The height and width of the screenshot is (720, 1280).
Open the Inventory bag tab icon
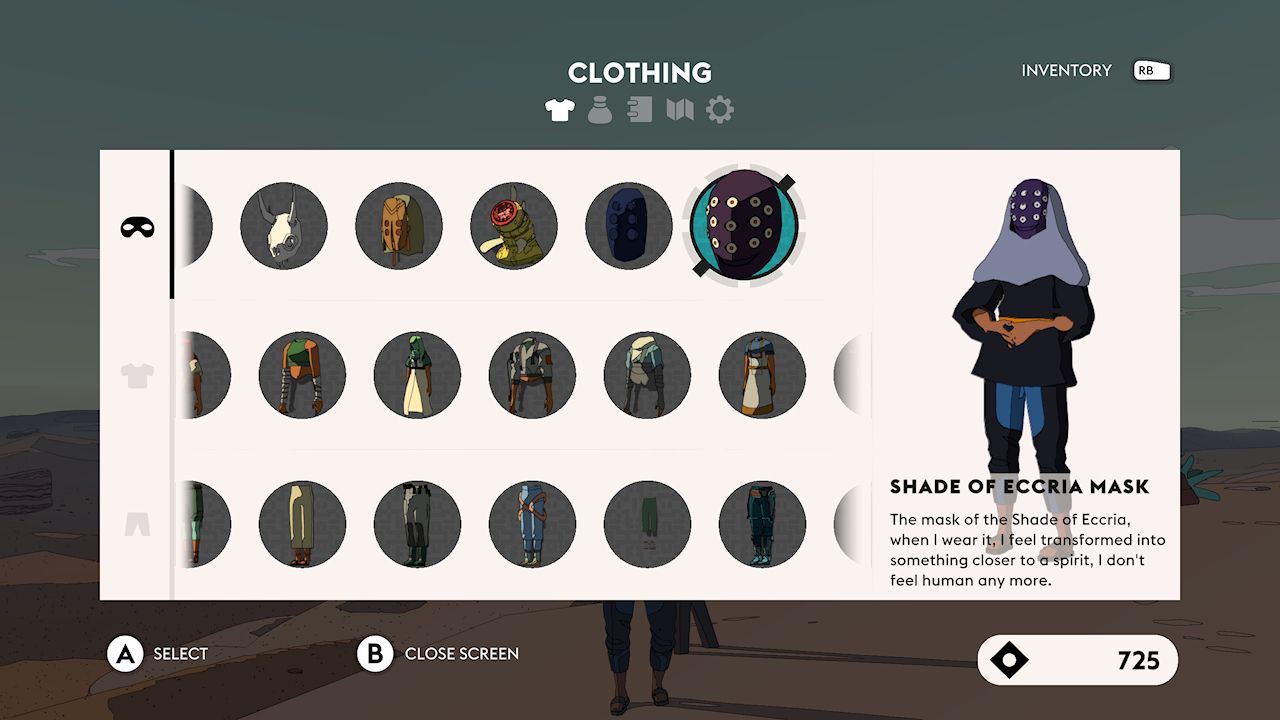pyautogui.click(x=599, y=110)
